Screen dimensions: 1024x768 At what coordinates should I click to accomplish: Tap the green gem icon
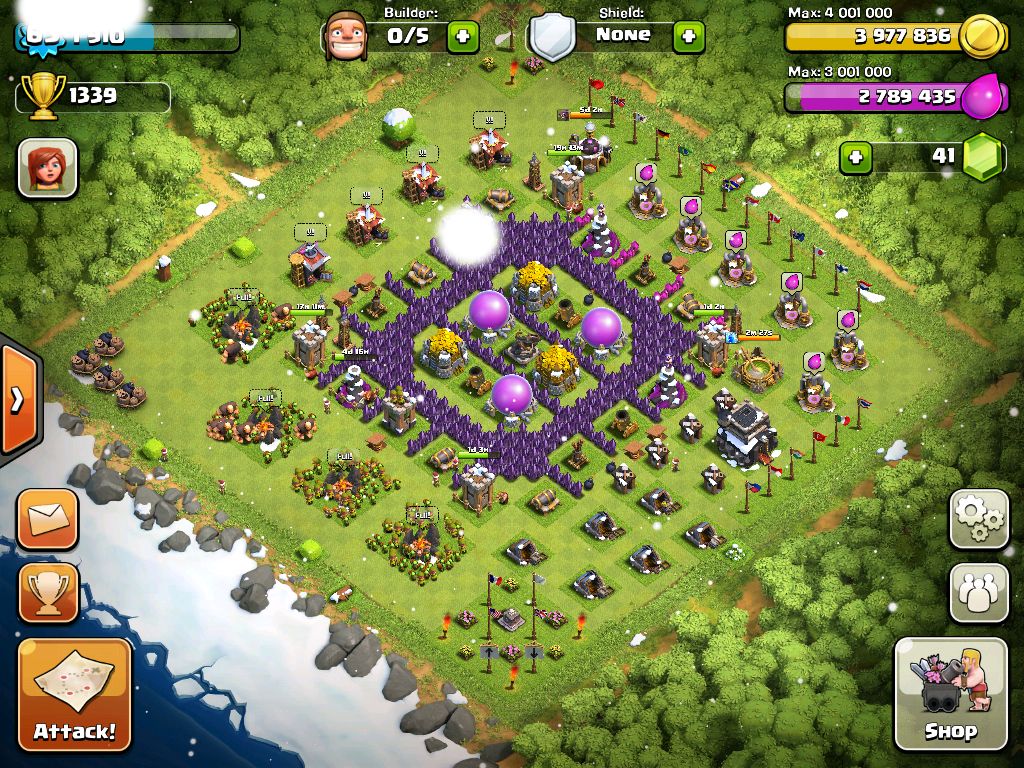(x=982, y=157)
